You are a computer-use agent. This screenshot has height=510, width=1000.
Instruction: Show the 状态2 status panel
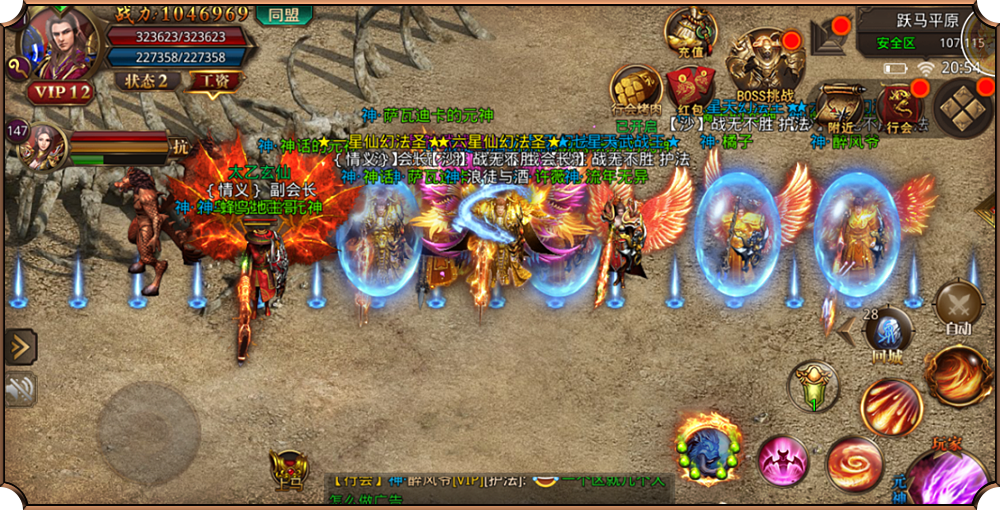coord(145,81)
